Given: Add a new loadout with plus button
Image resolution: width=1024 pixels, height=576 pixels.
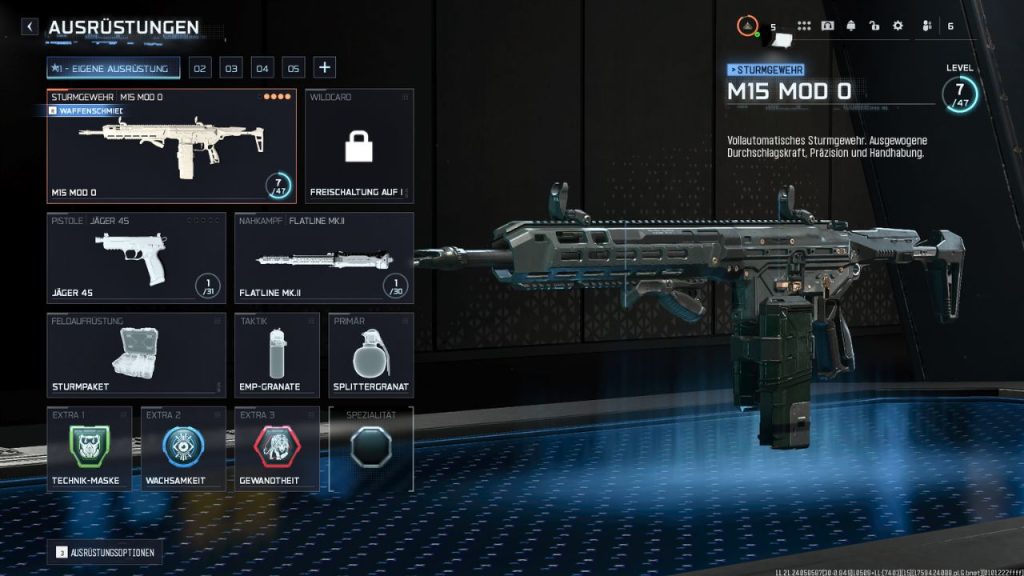Looking at the screenshot, I should pos(324,68).
